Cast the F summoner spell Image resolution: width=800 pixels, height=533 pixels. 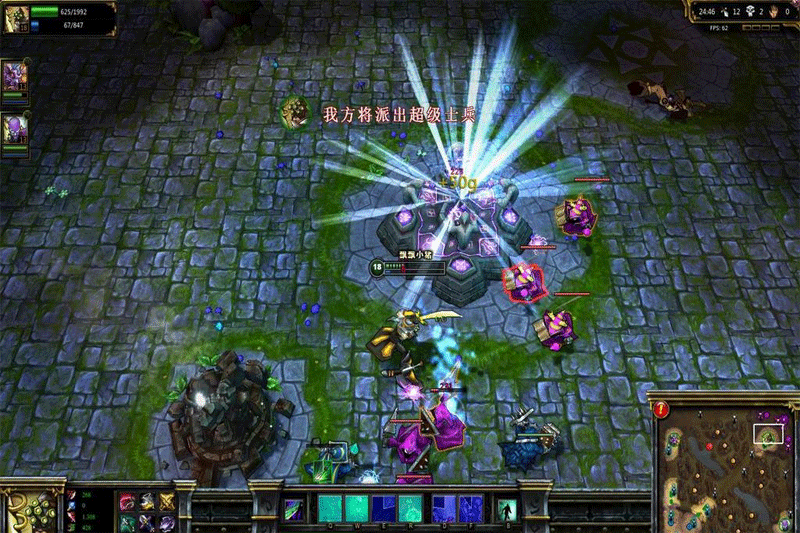tap(469, 508)
